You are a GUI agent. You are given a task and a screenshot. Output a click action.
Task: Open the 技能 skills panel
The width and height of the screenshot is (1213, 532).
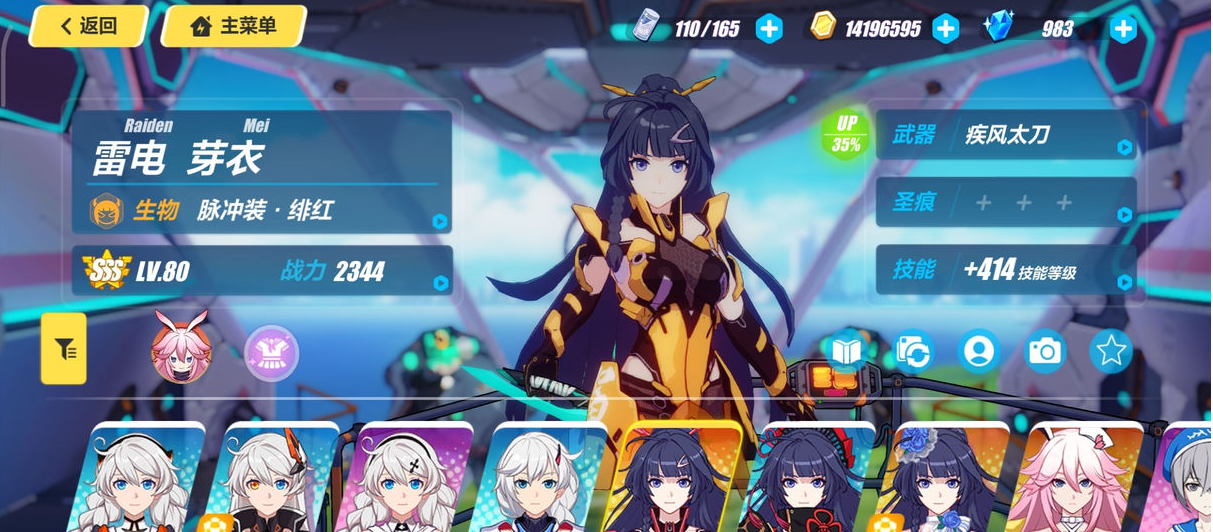1006,269
